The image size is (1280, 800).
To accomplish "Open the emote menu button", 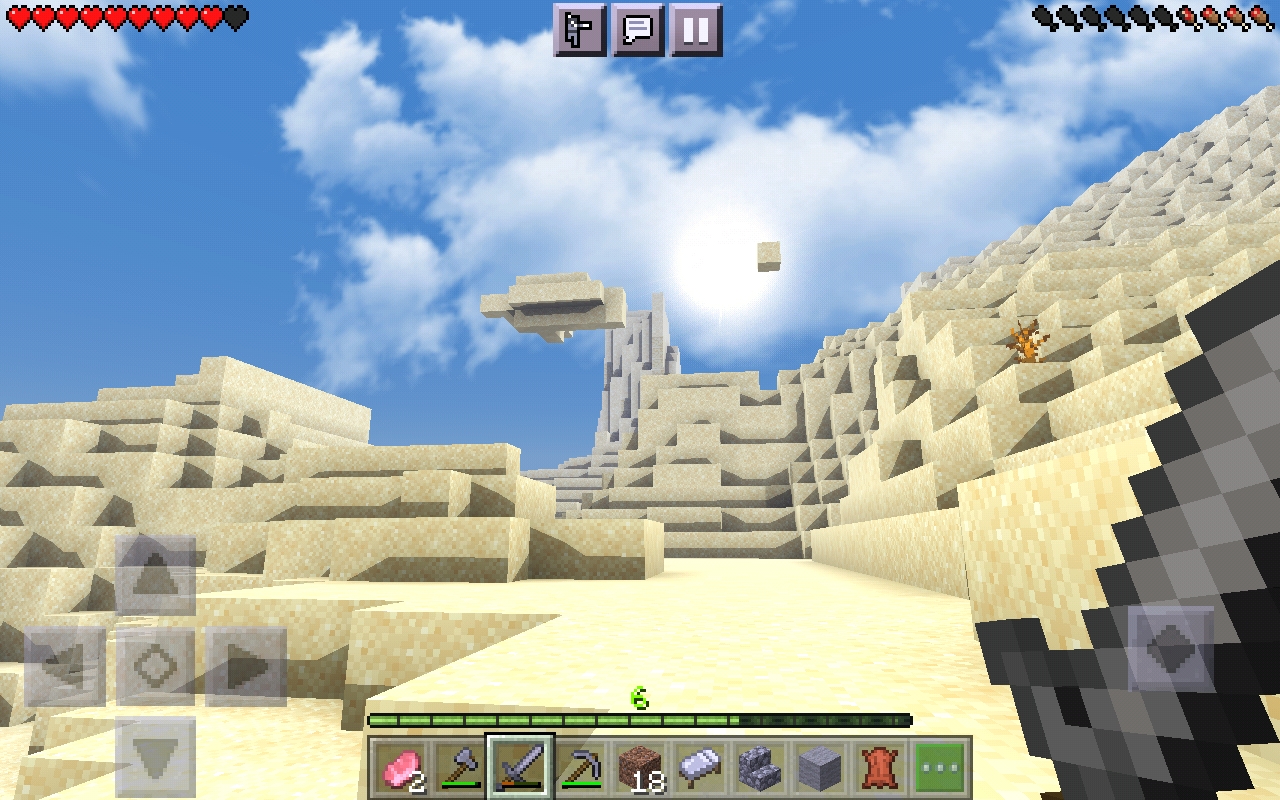I will tap(580, 30).
